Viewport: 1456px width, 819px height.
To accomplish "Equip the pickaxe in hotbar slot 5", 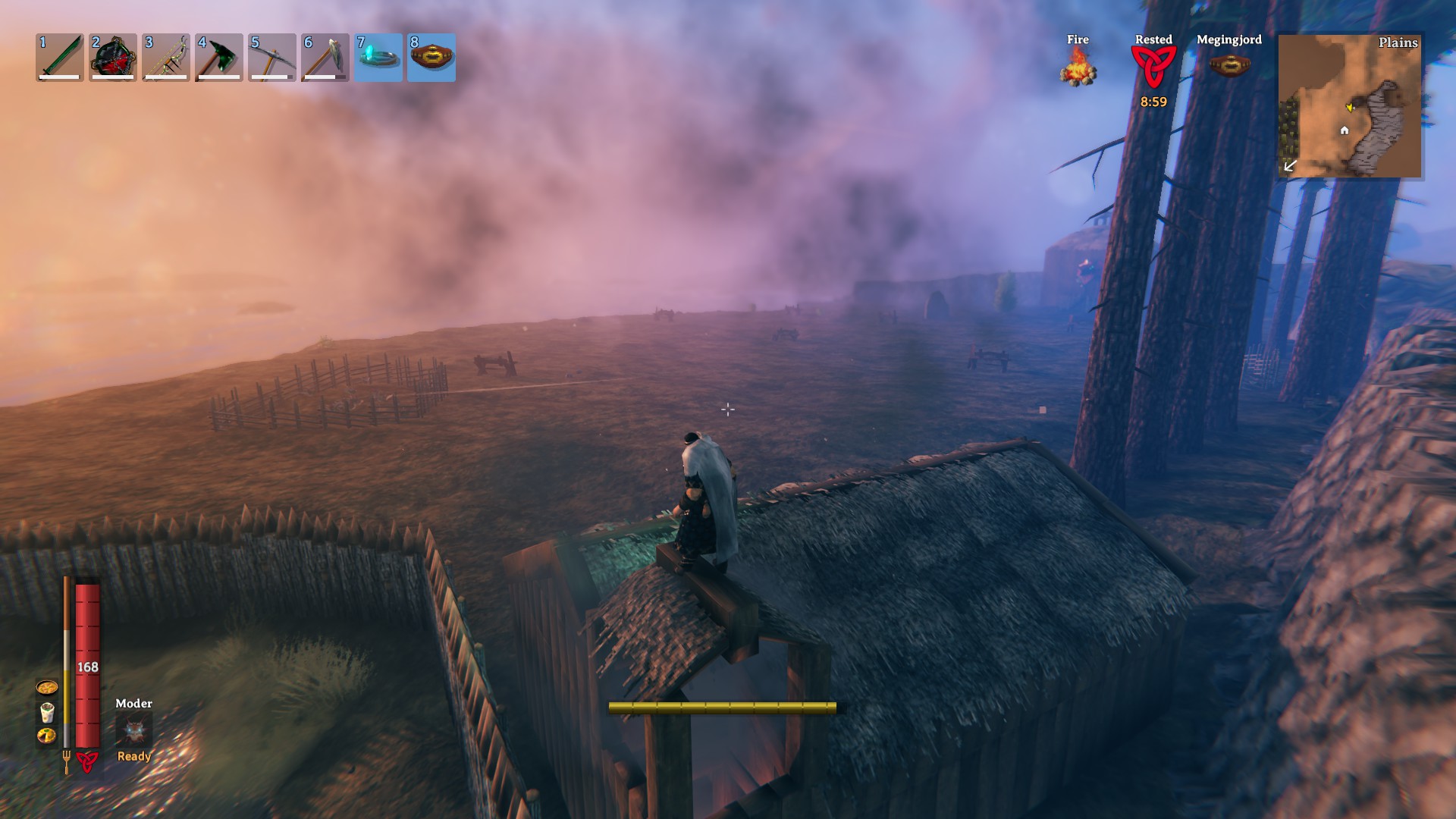I will coord(272,57).
